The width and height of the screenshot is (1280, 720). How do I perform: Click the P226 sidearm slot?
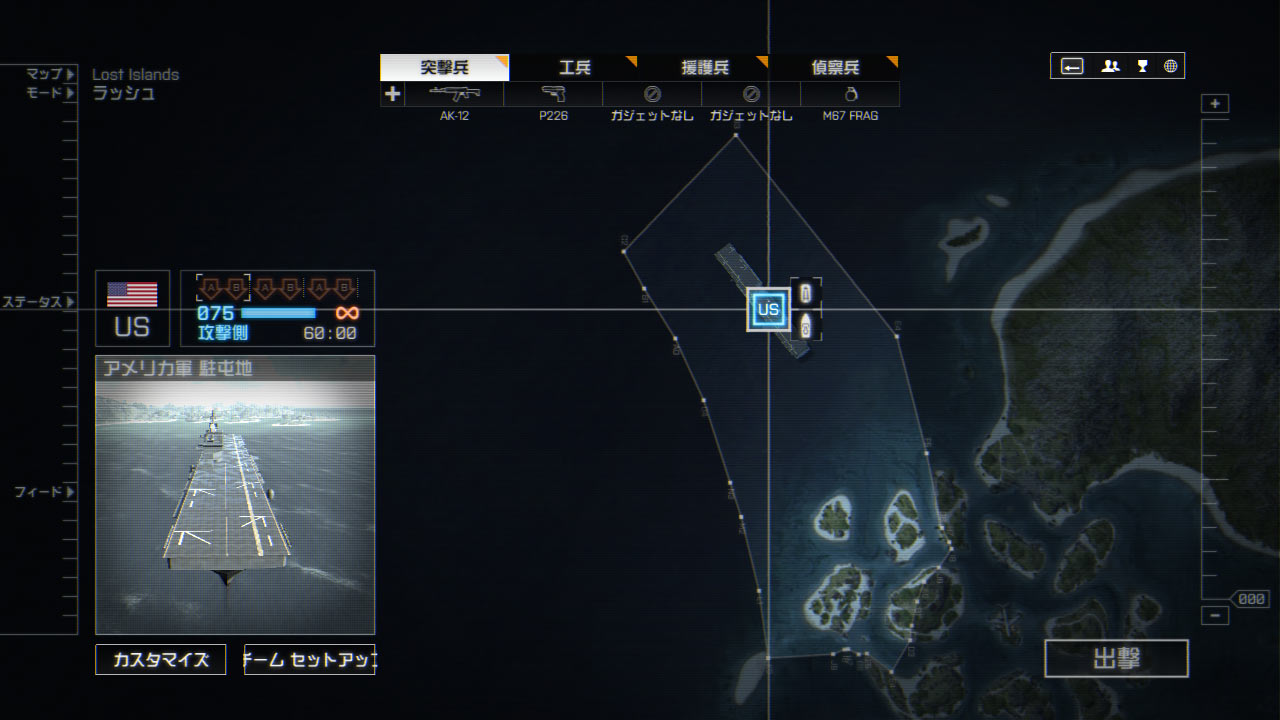(553, 94)
